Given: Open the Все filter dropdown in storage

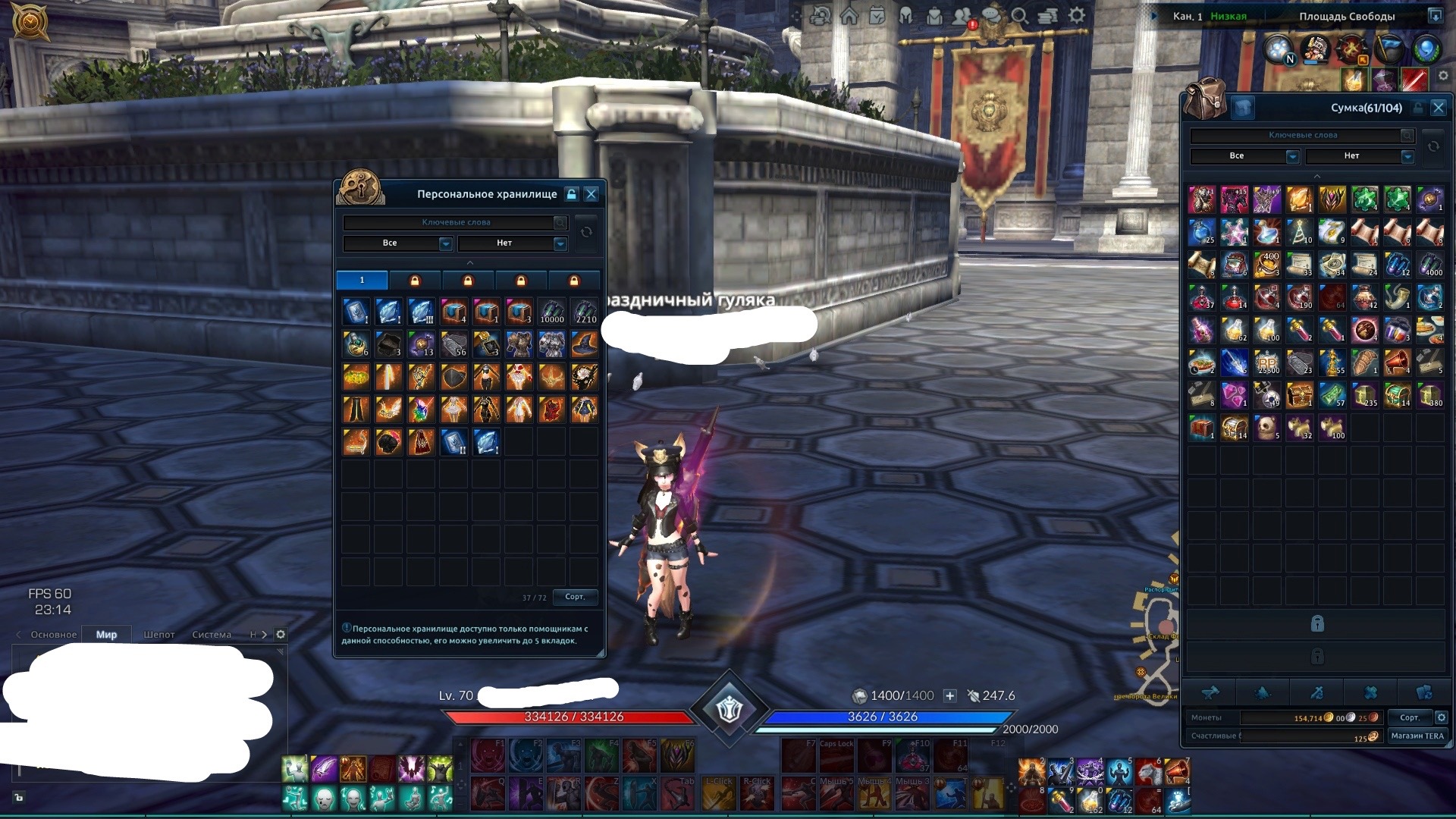Looking at the screenshot, I should pos(397,243).
